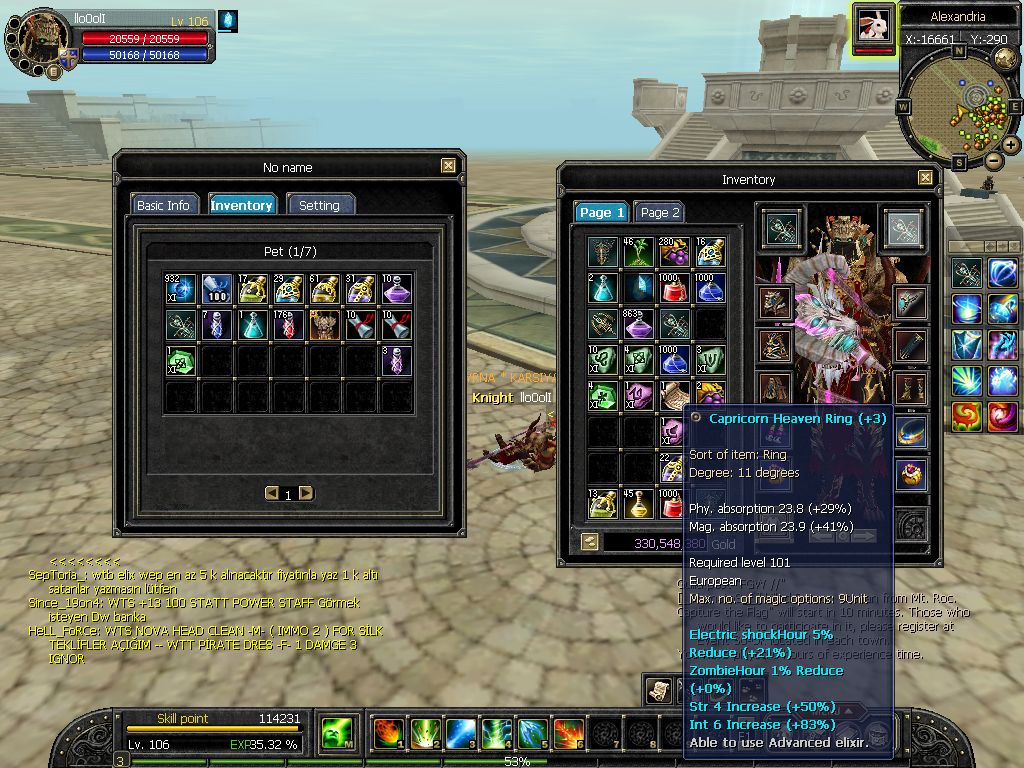Select the armored helmet item in pet inventory
1024x768 pixels.
coord(324,324)
